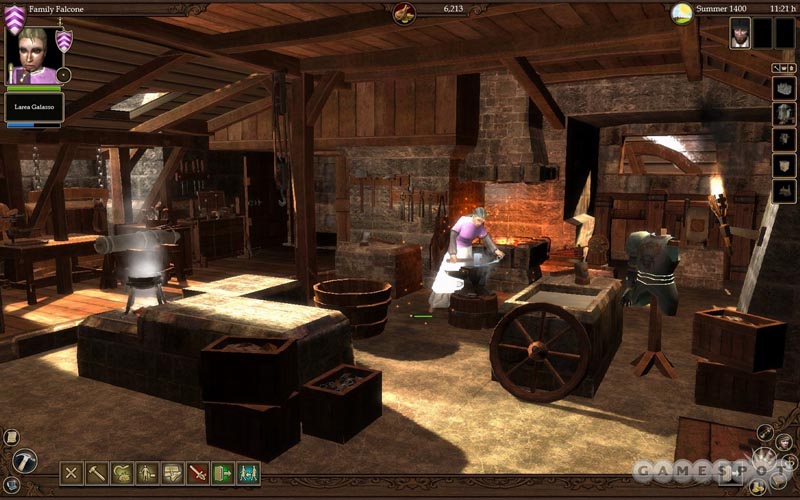The height and width of the screenshot is (500, 800).
Task: Select Larea Galasso's character portrait
Action: click(x=36, y=54)
